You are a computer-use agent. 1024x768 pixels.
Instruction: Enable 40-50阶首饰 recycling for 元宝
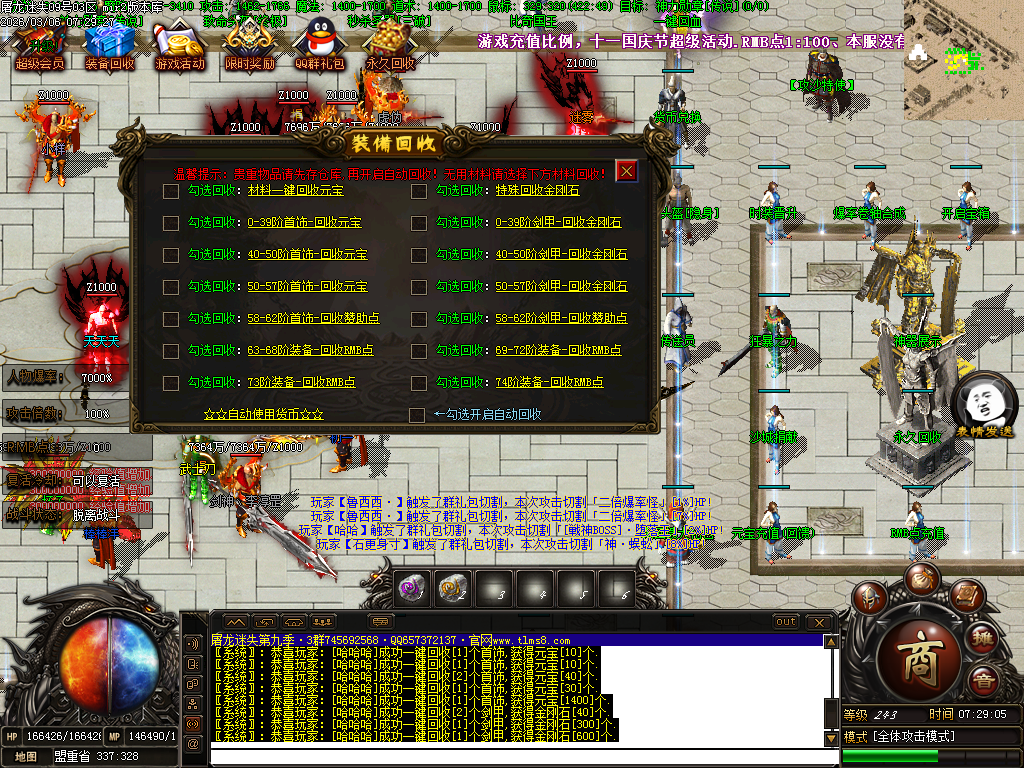click(171, 255)
